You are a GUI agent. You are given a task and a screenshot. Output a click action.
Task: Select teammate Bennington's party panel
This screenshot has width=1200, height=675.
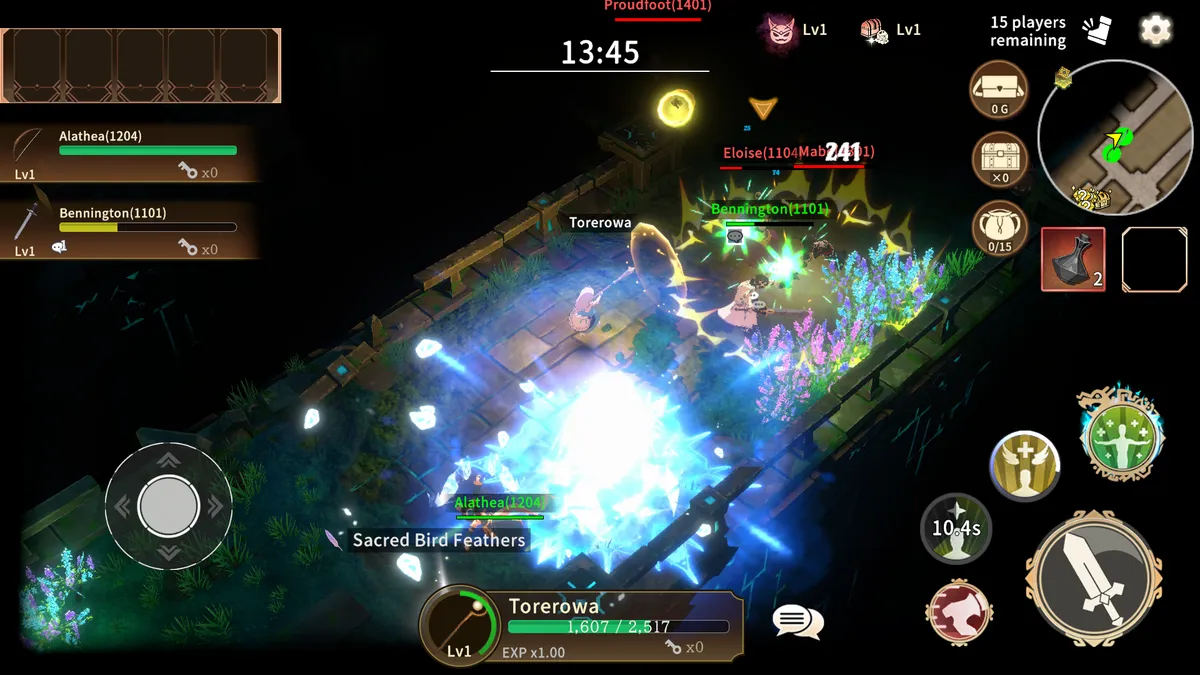pos(130,230)
